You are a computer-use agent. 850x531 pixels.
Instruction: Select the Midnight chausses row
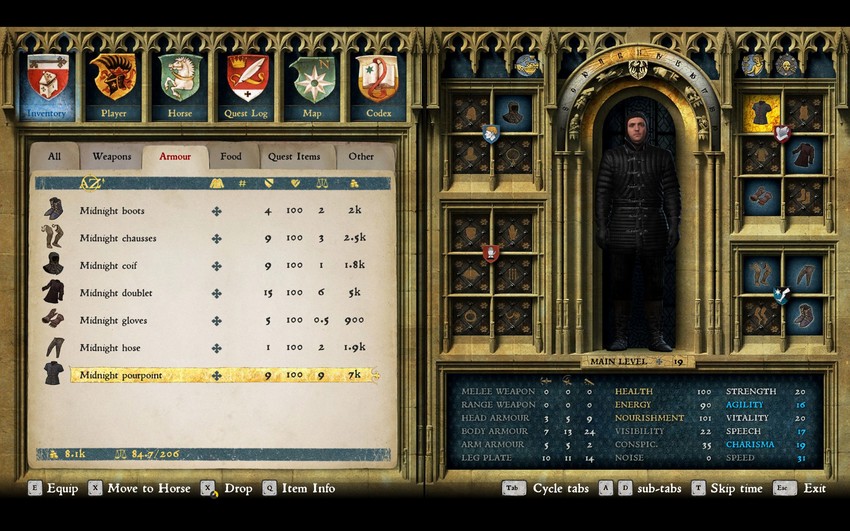118,238
